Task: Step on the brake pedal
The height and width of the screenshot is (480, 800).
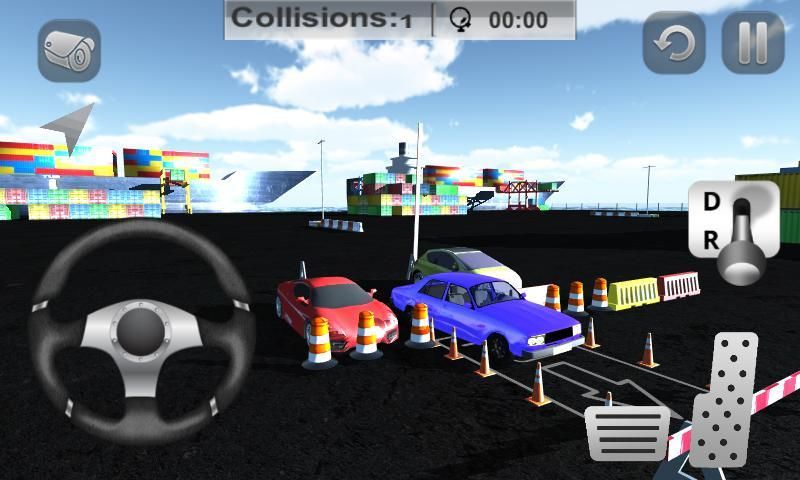Action: 626,433
